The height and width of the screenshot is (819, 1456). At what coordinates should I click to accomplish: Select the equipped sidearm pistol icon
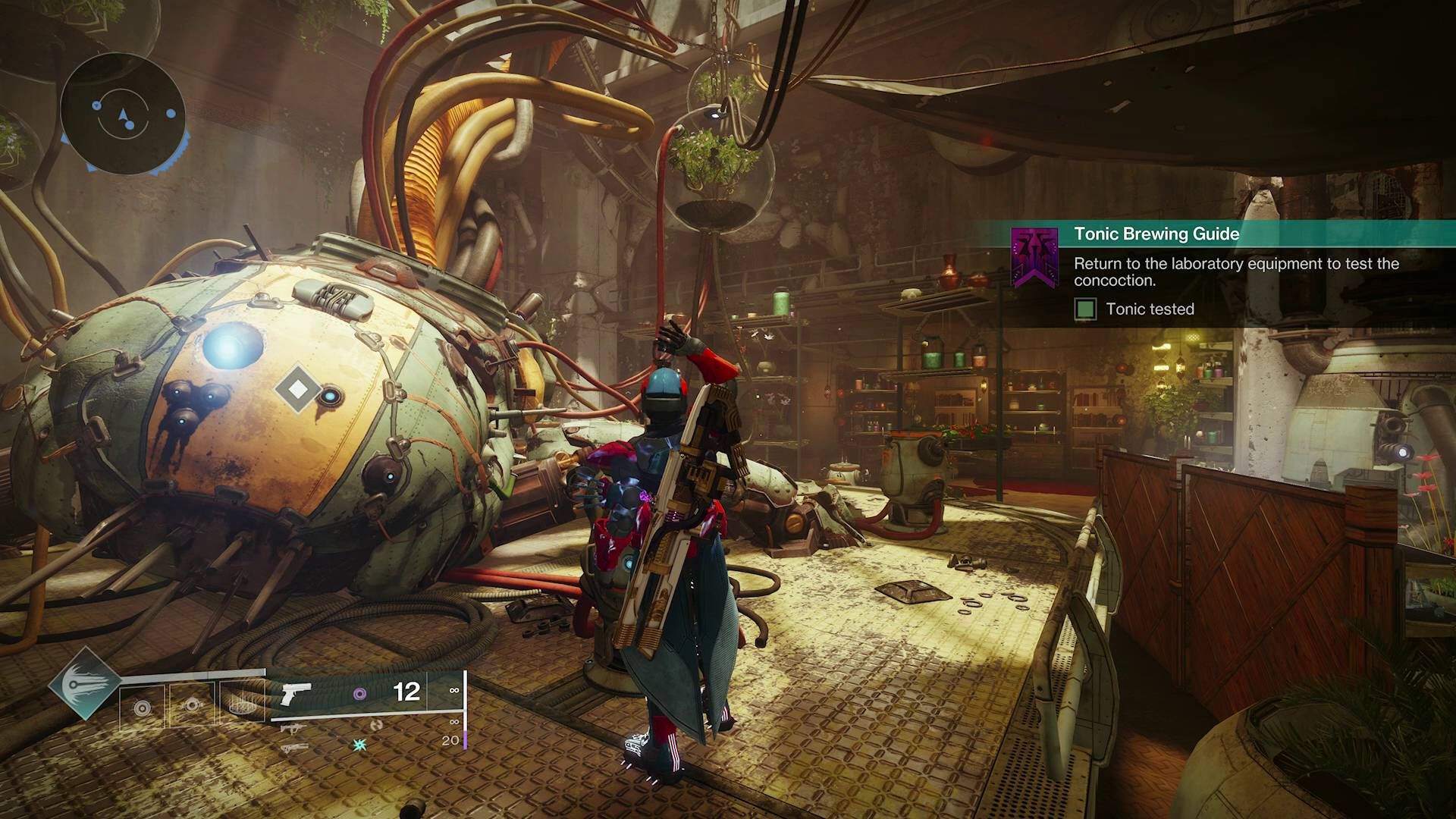click(x=296, y=693)
